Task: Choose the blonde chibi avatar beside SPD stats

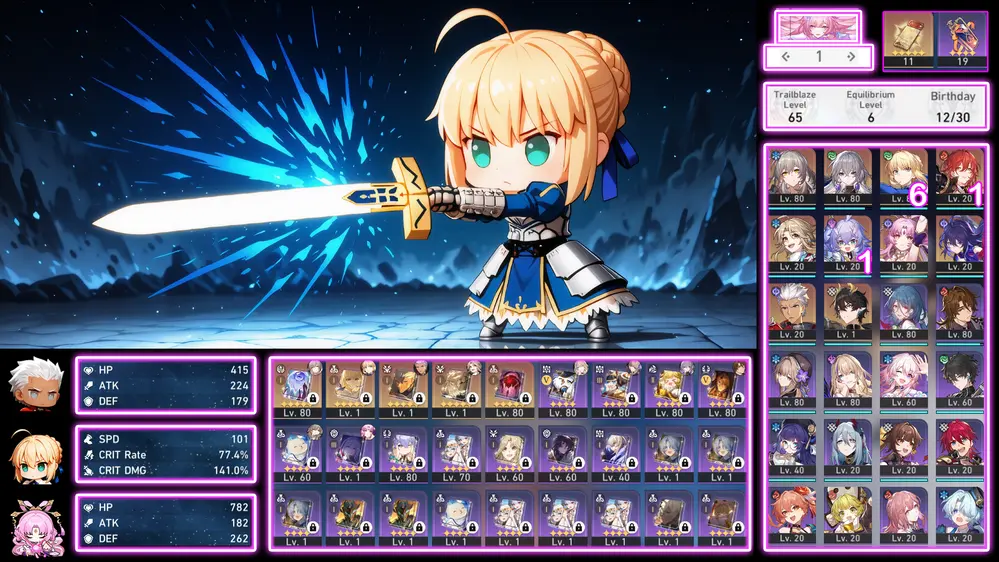Action: [x=31, y=455]
